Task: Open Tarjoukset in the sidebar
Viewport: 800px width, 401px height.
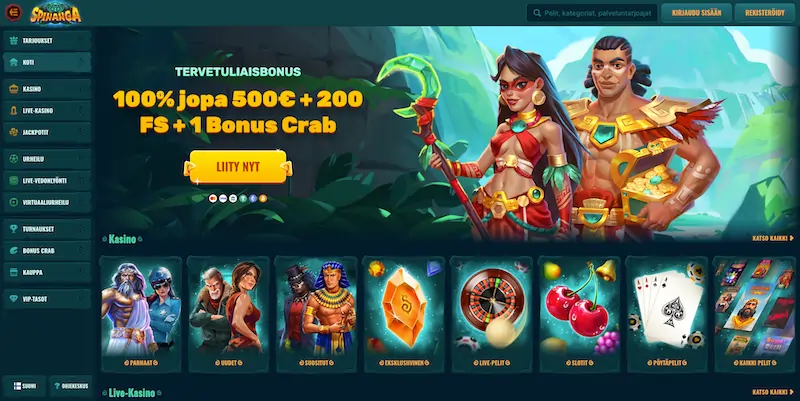Action: pyautogui.click(x=47, y=42)
